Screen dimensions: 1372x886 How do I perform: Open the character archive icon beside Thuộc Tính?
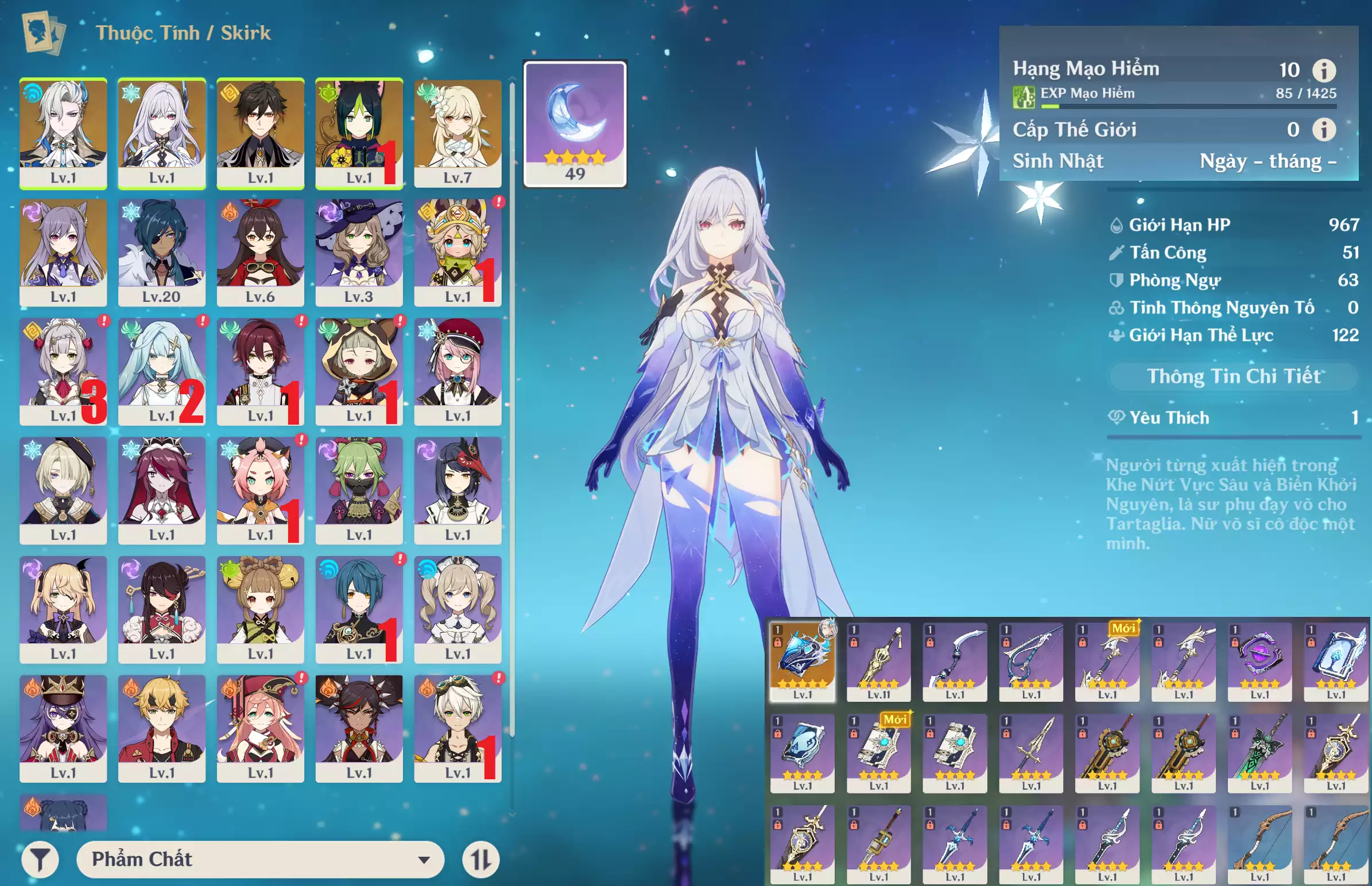tap(43, 33)
